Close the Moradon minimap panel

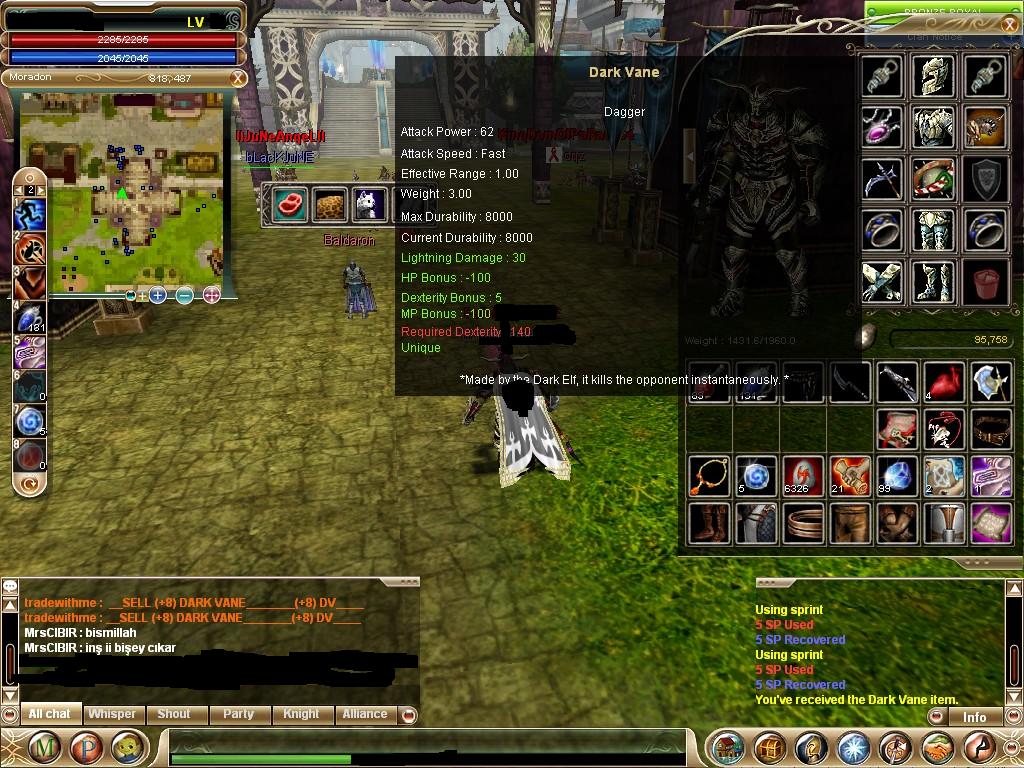[x=238, y=78]
